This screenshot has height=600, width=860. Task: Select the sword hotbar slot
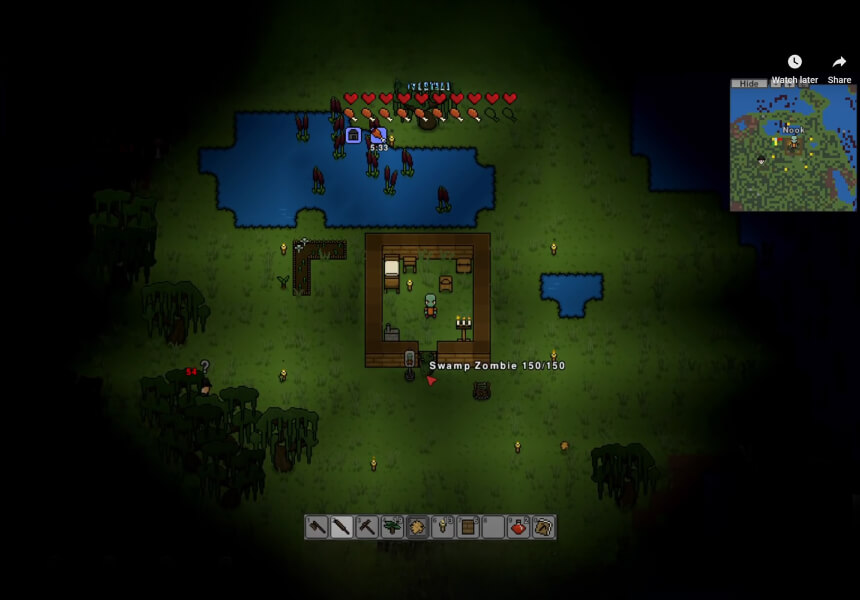pyautogui.click(x=342, y=527)
